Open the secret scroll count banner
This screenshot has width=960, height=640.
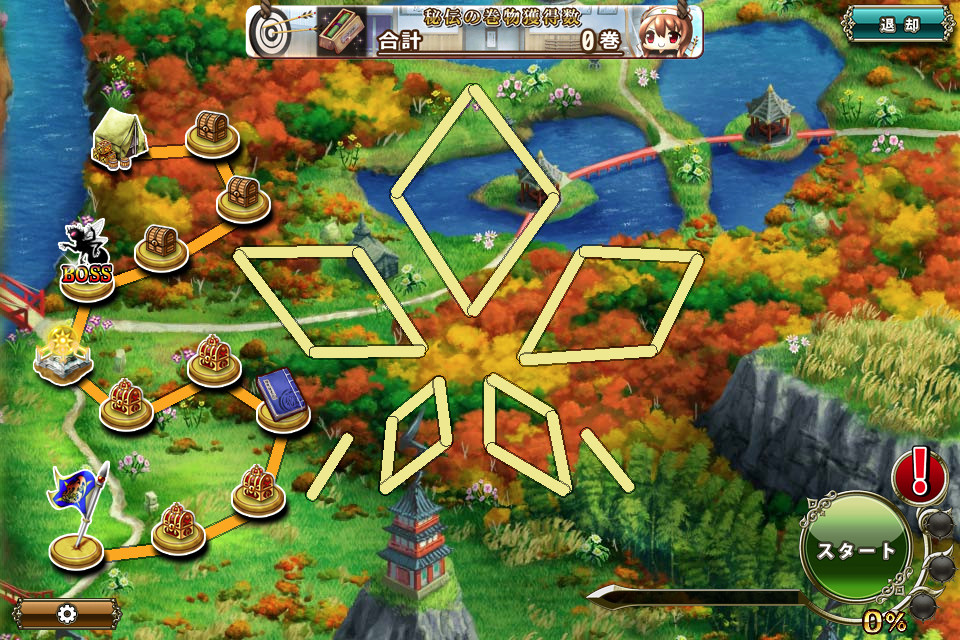point(474,31)
